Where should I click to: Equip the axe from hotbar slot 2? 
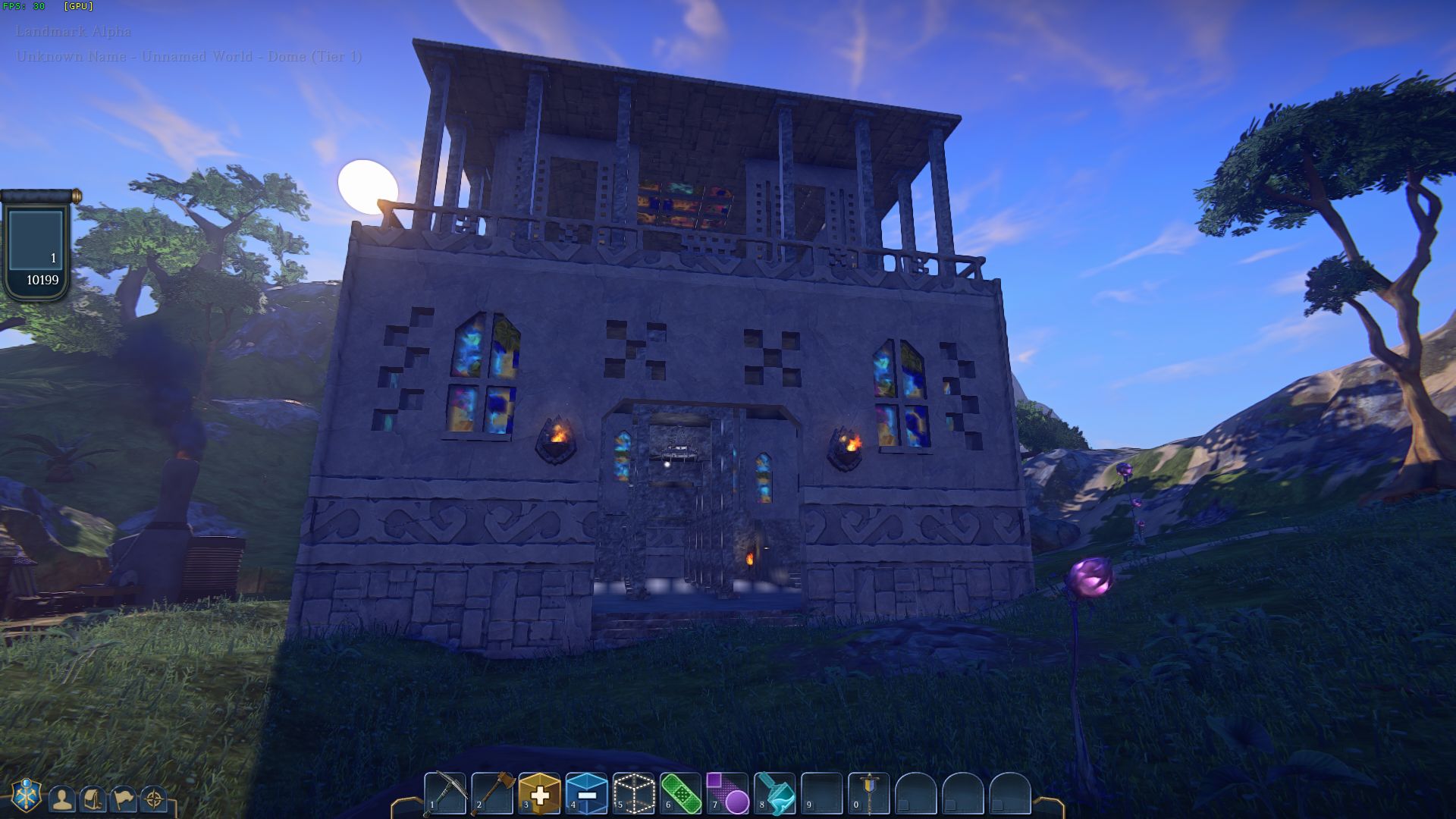pos(493,793)
